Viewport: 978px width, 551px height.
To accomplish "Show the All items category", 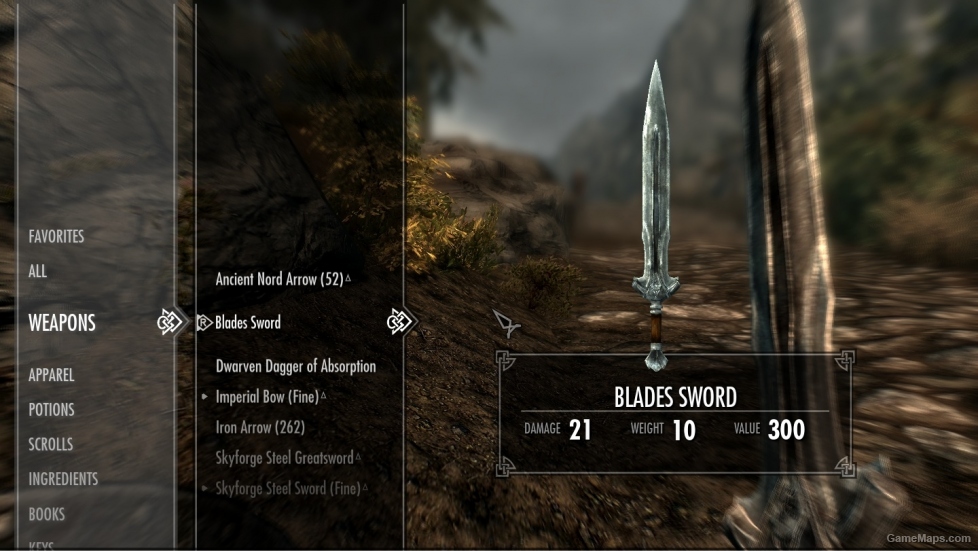I will tap(38, 271).
